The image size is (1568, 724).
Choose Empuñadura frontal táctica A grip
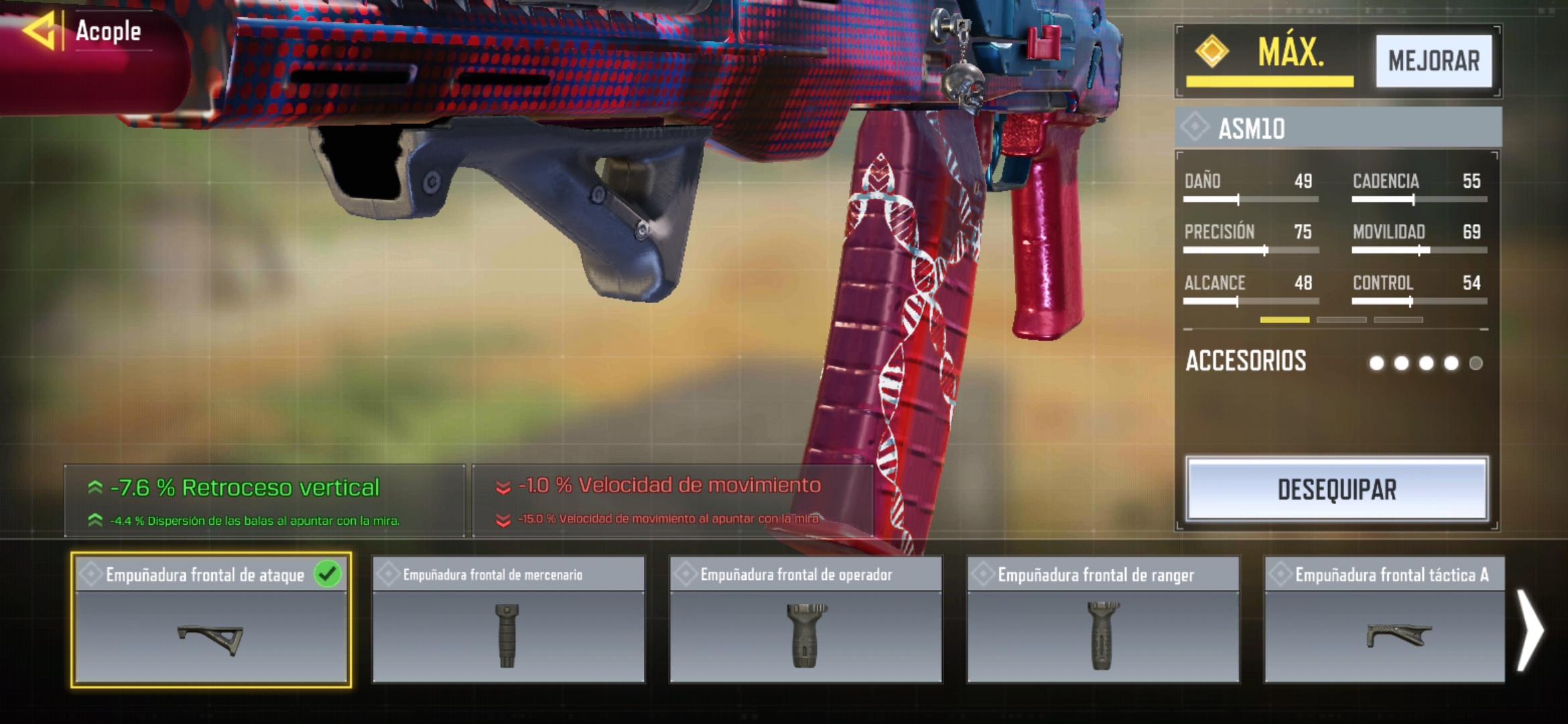pyautogui.click(x=1384, y=620)
